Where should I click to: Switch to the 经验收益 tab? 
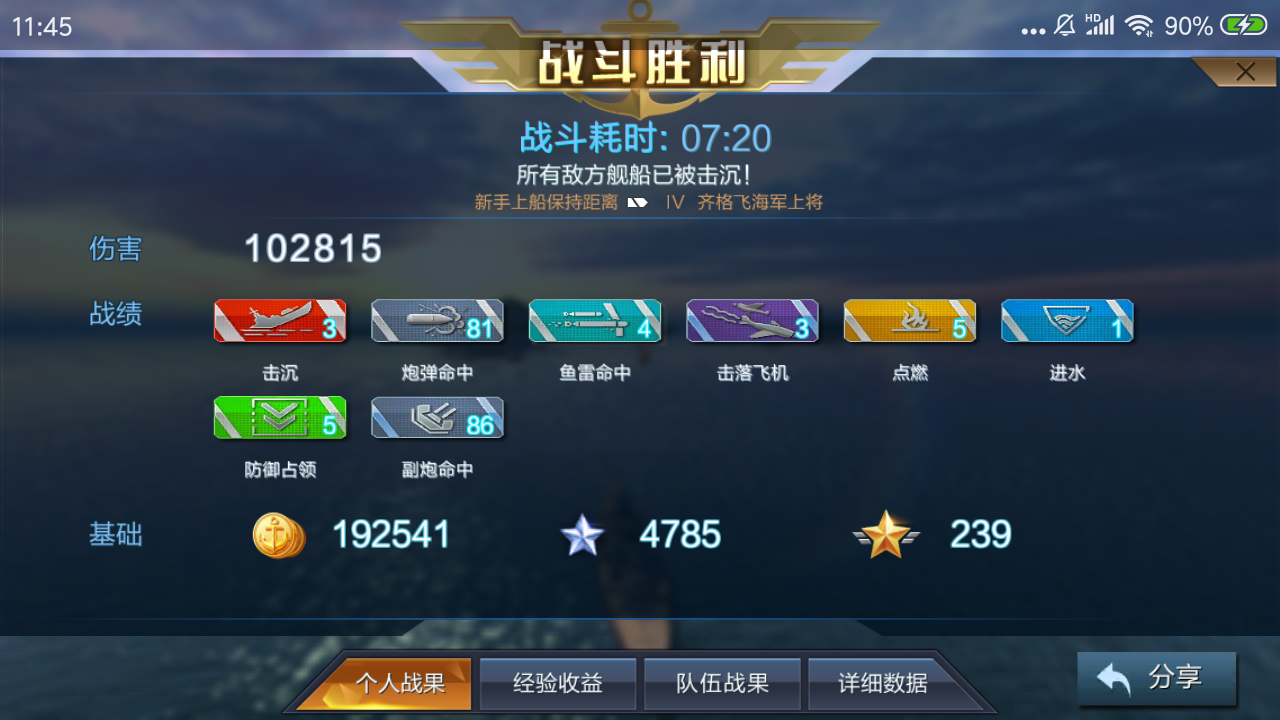coord(559,684)
